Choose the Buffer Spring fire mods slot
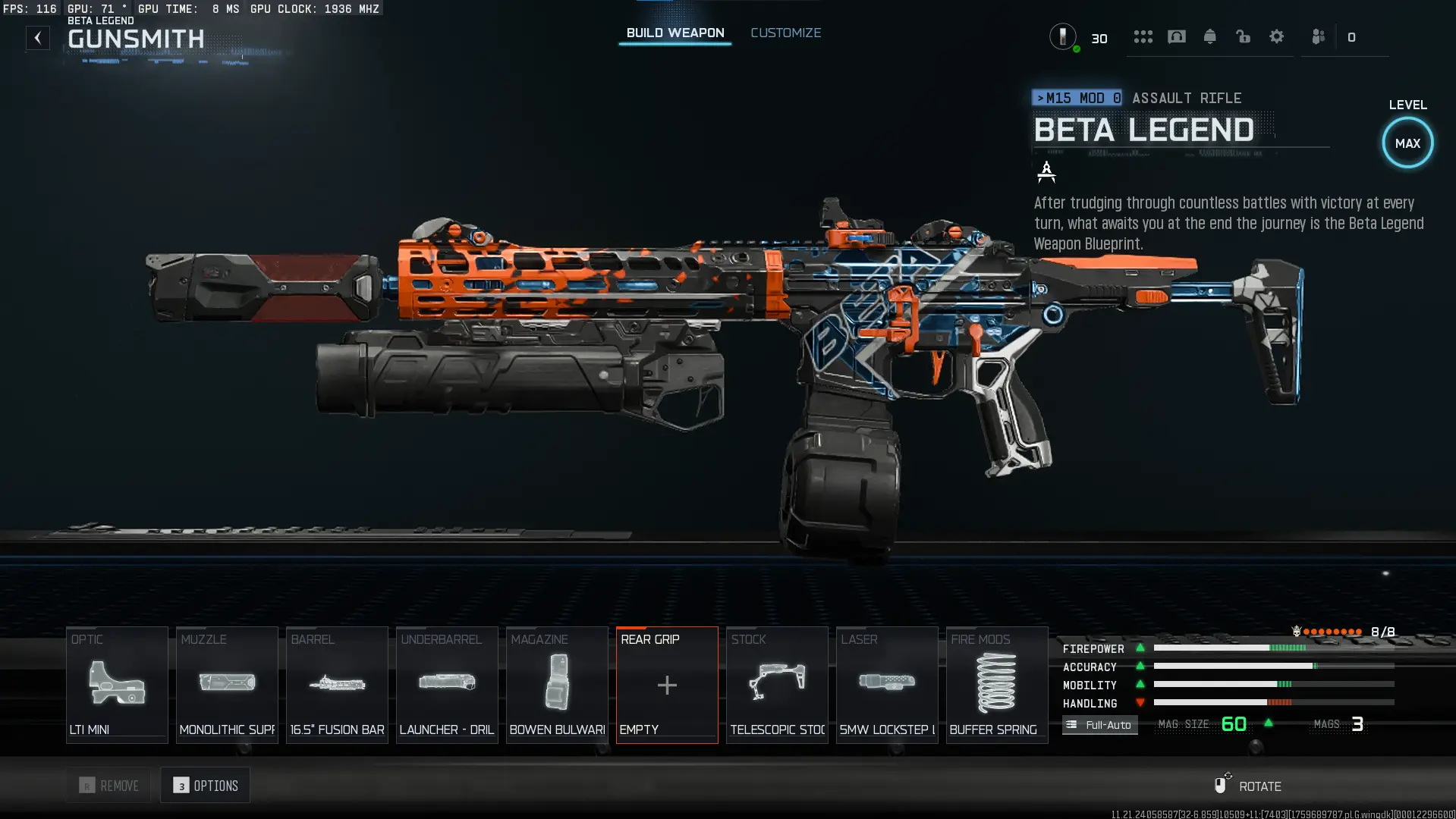Image resolution: width=1456 pixels, height=819 pixels. 996,685
